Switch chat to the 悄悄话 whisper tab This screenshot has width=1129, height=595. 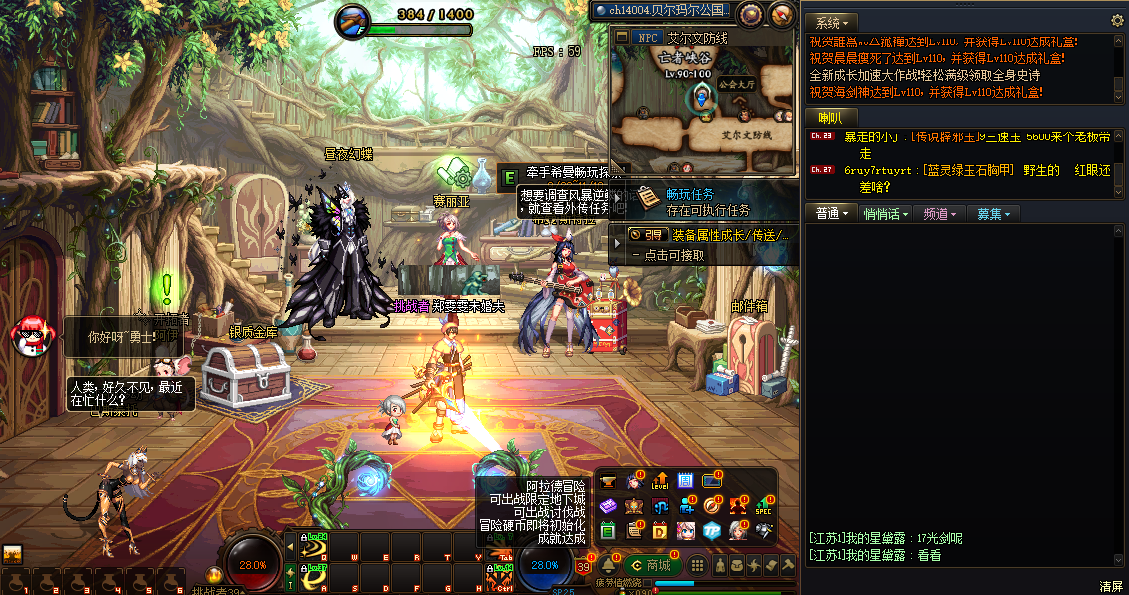pyautogui.click(x=886, y=214)
